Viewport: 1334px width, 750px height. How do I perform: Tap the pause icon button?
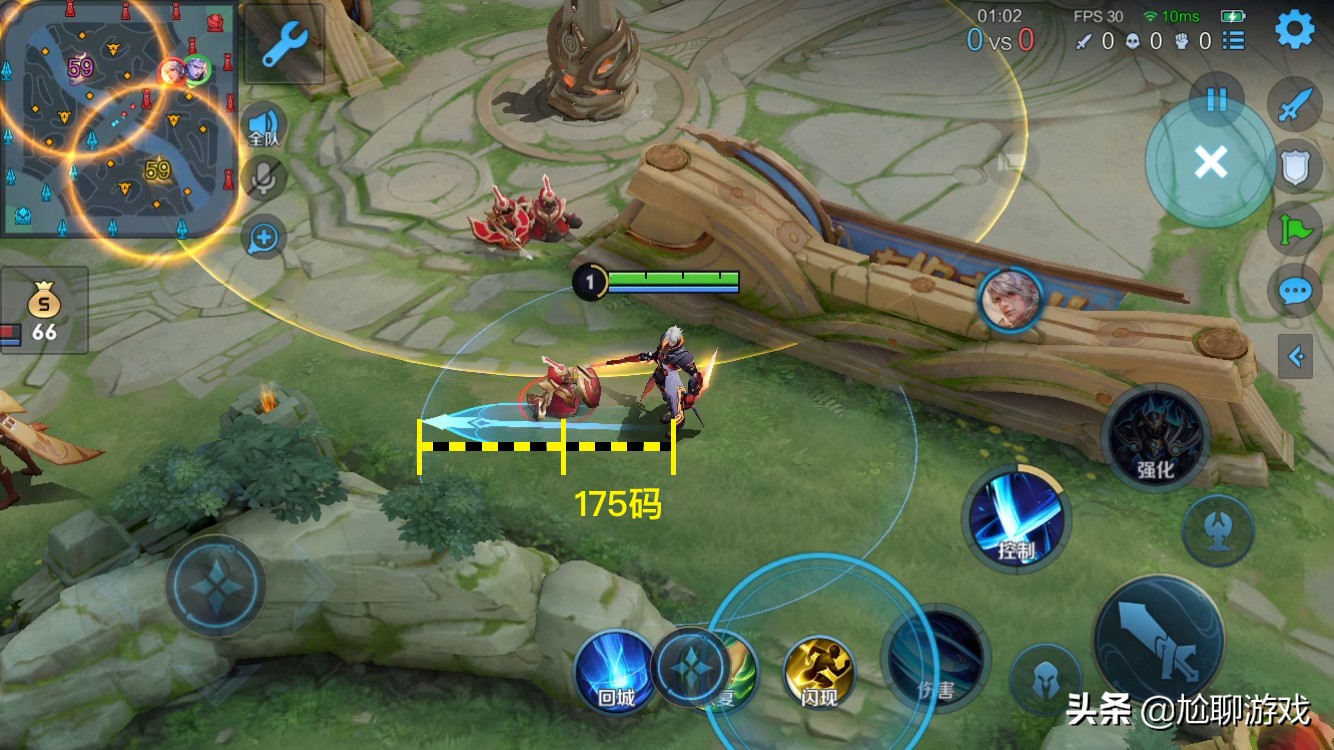click(1216, 99)
